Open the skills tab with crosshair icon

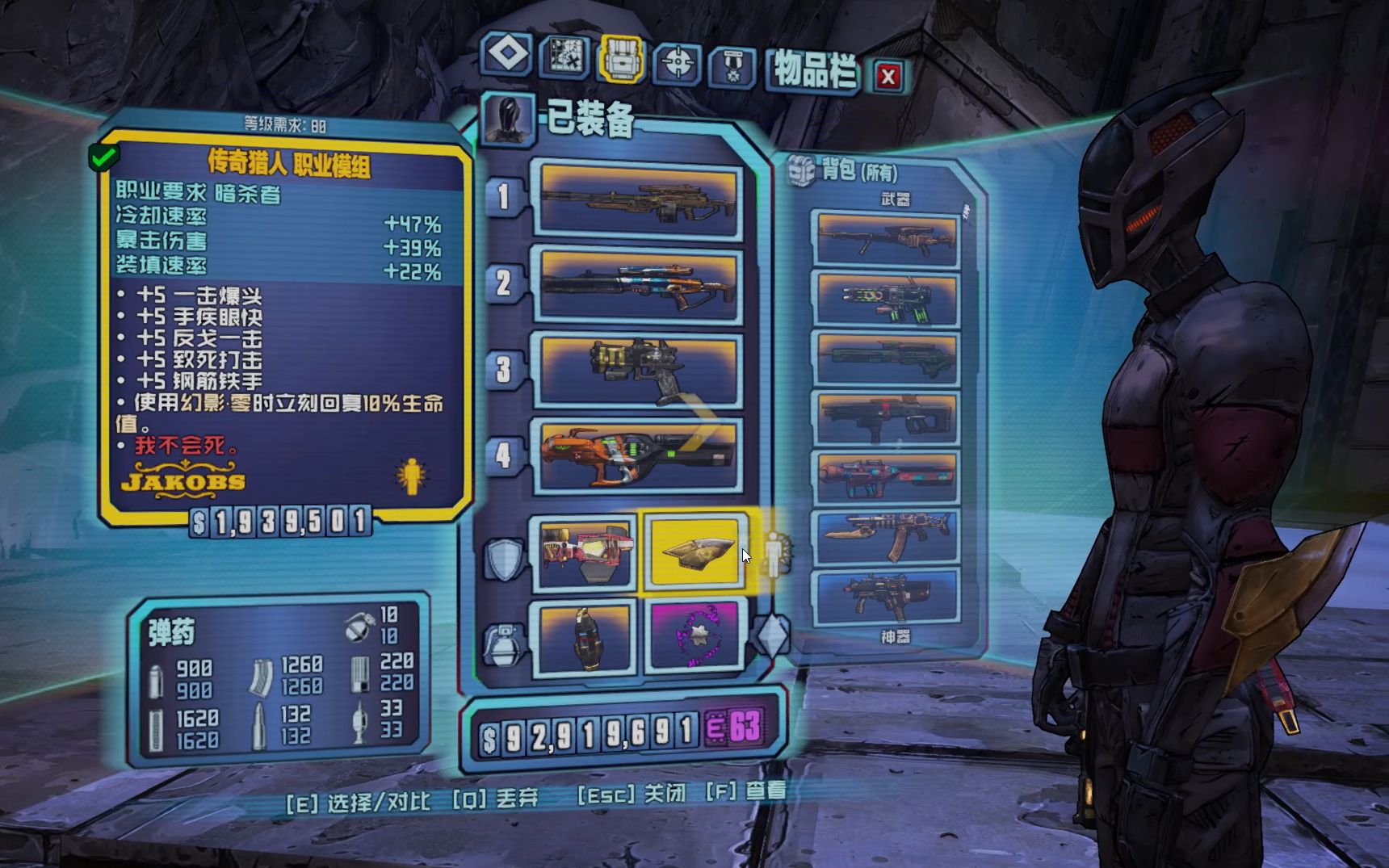coord(678,62)
